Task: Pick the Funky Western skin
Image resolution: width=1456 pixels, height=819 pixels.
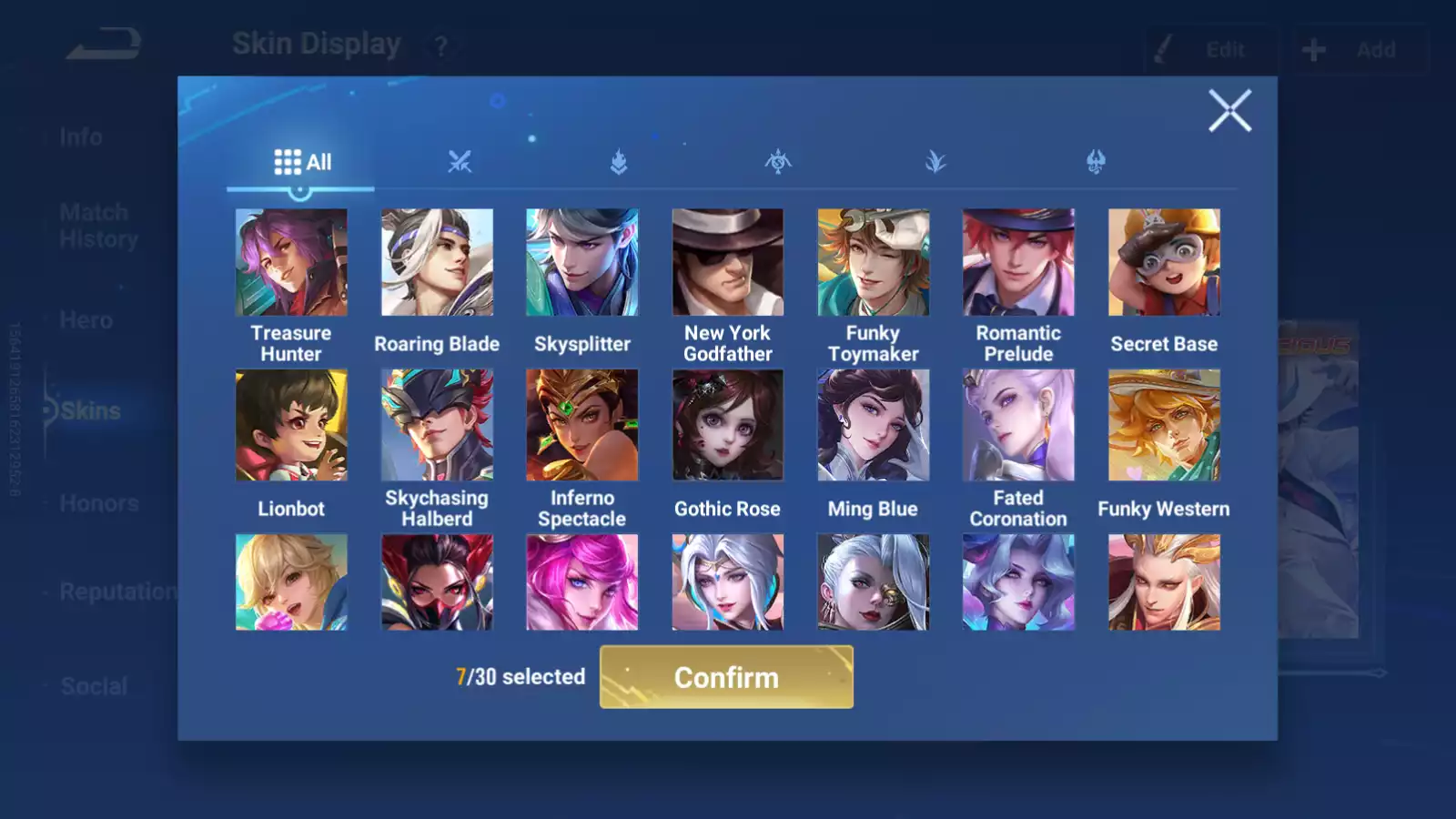Action: pyautogui.click(x=1164, y=425)
